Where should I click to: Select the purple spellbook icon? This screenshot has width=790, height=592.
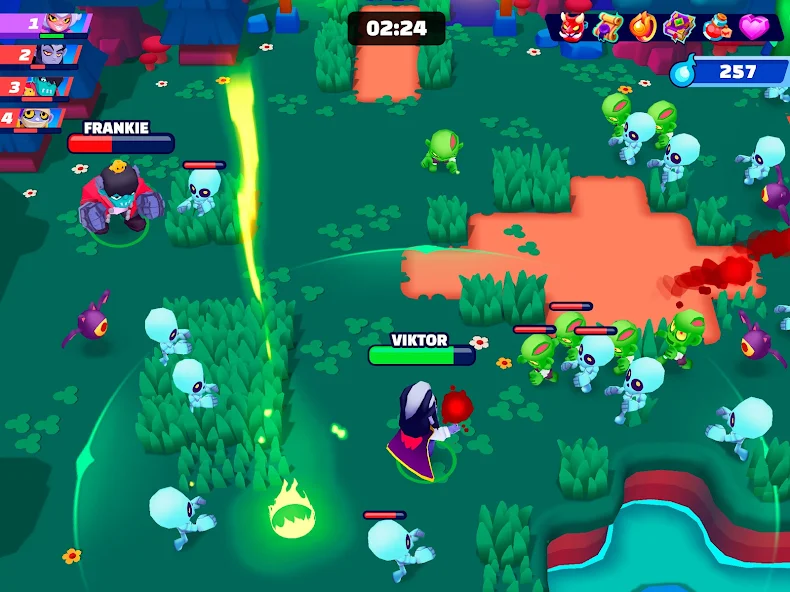coord(680,26)
